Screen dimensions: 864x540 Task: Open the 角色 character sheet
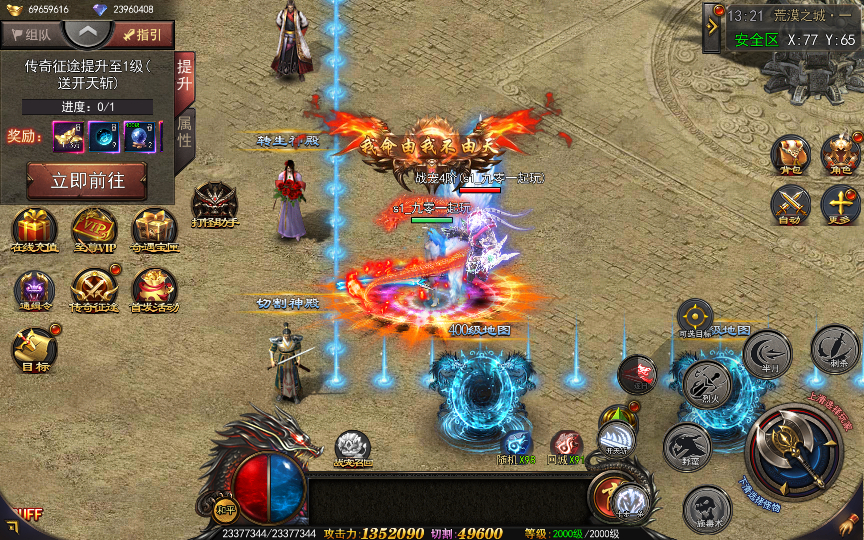pos(840,156)
